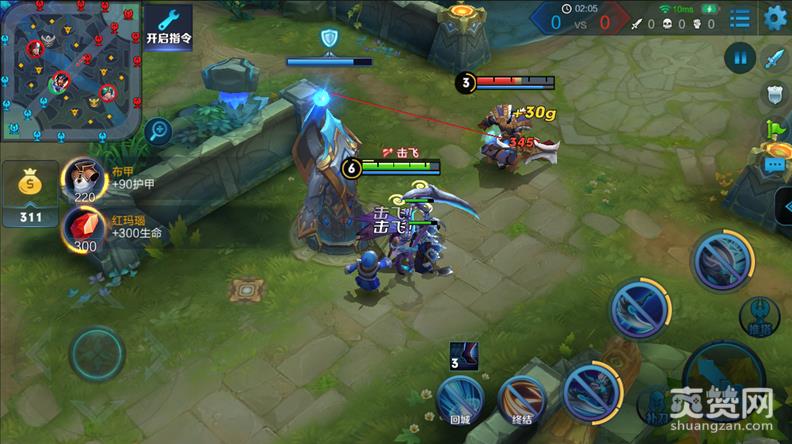Open the scoreboard list menu
Screen dimensions: 792x444
tap(740, 18)
